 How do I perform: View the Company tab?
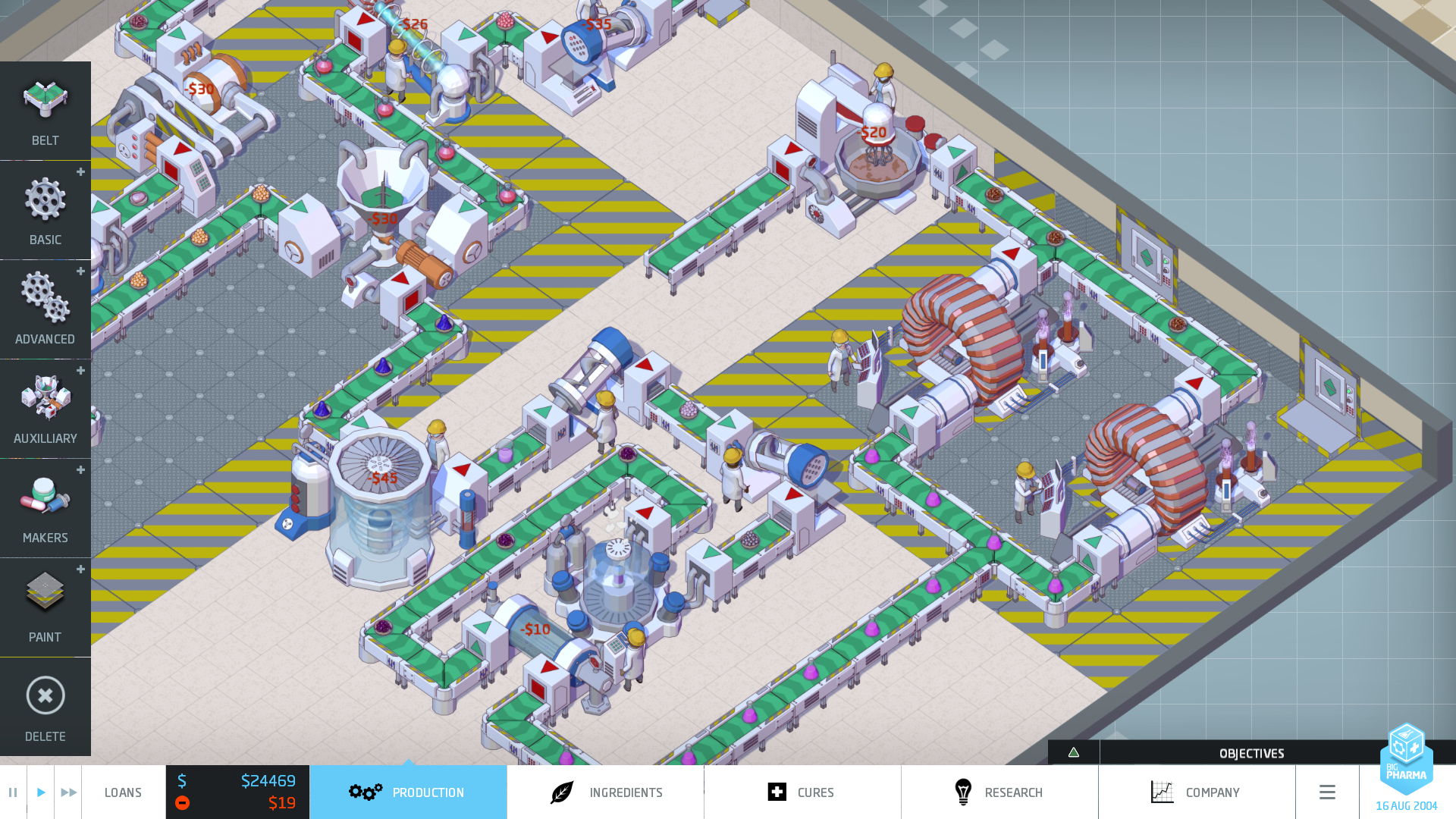1196,792
